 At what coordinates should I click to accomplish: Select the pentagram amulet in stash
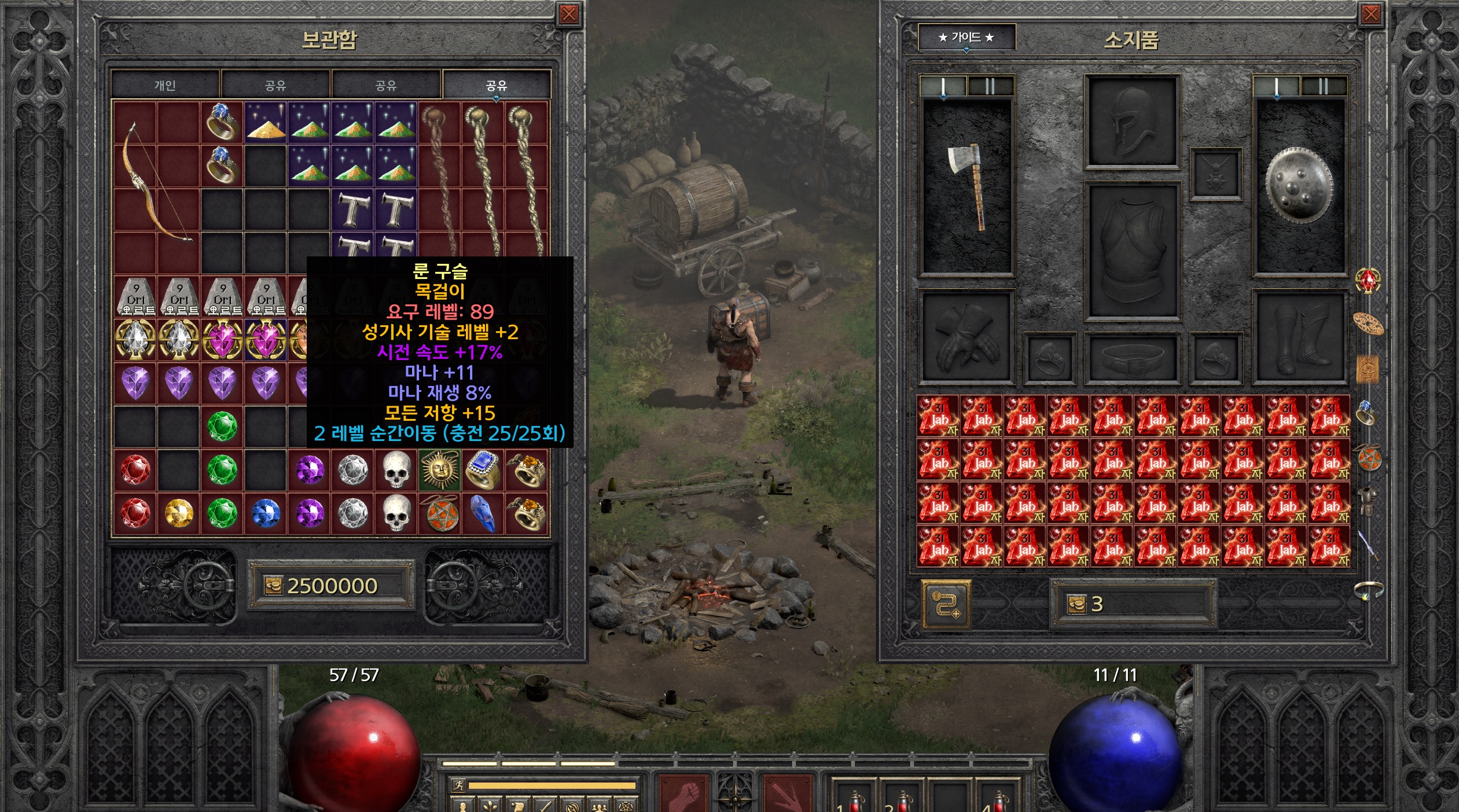[x=440, y=513]
